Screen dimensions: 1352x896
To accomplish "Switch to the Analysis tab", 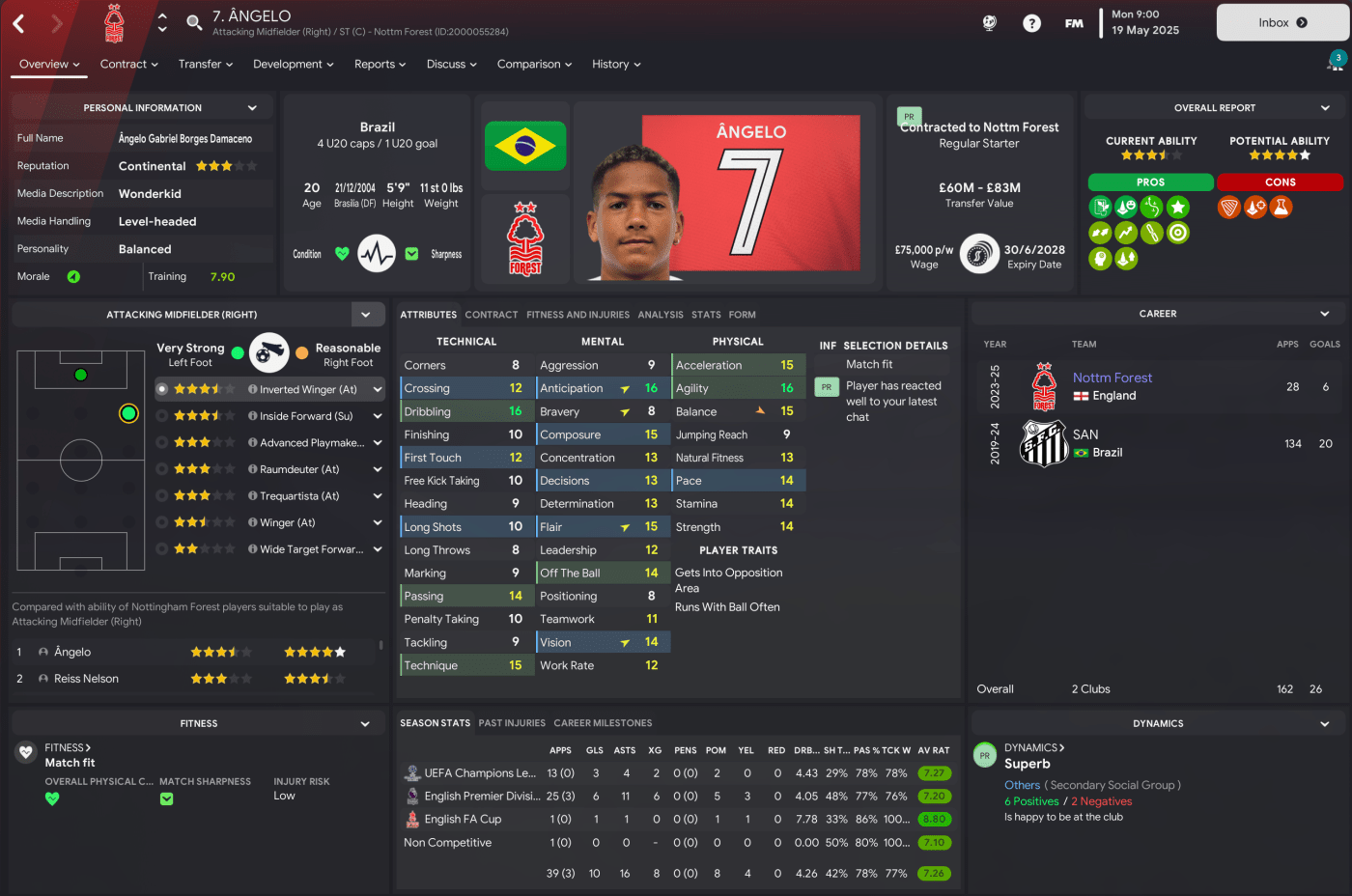I will (661, 315).
